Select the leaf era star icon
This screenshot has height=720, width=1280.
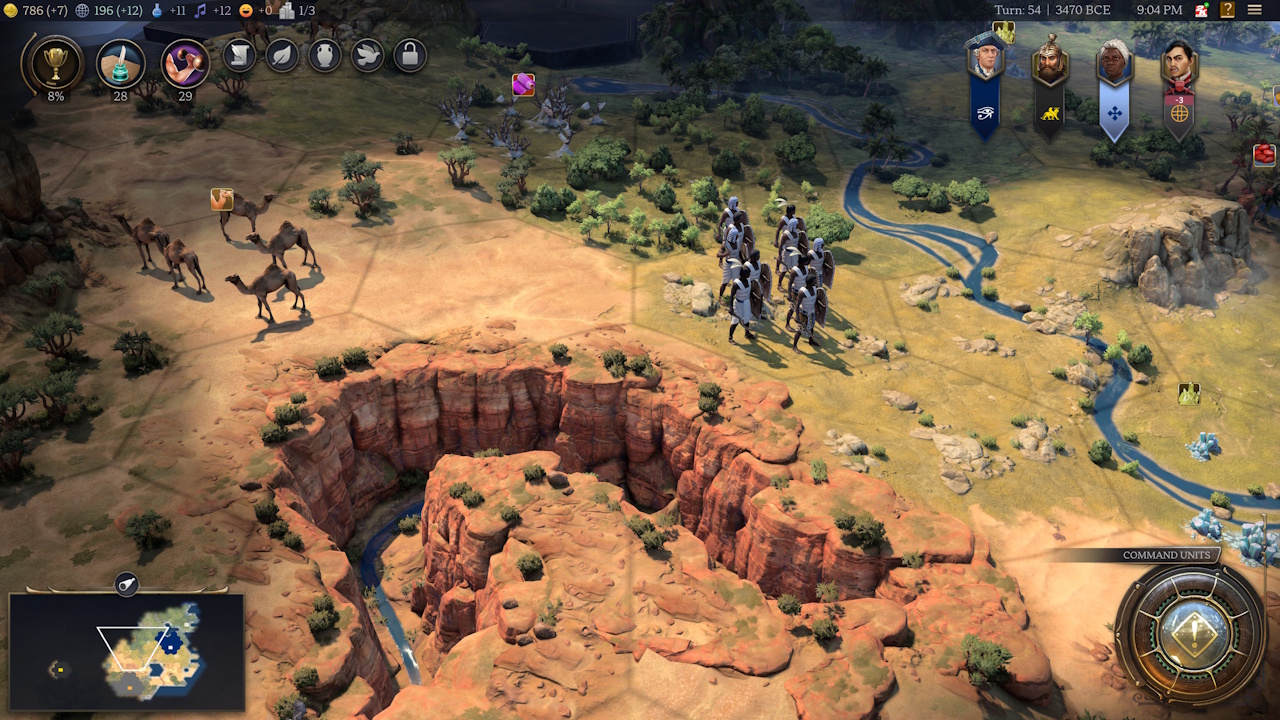[280, 55]
